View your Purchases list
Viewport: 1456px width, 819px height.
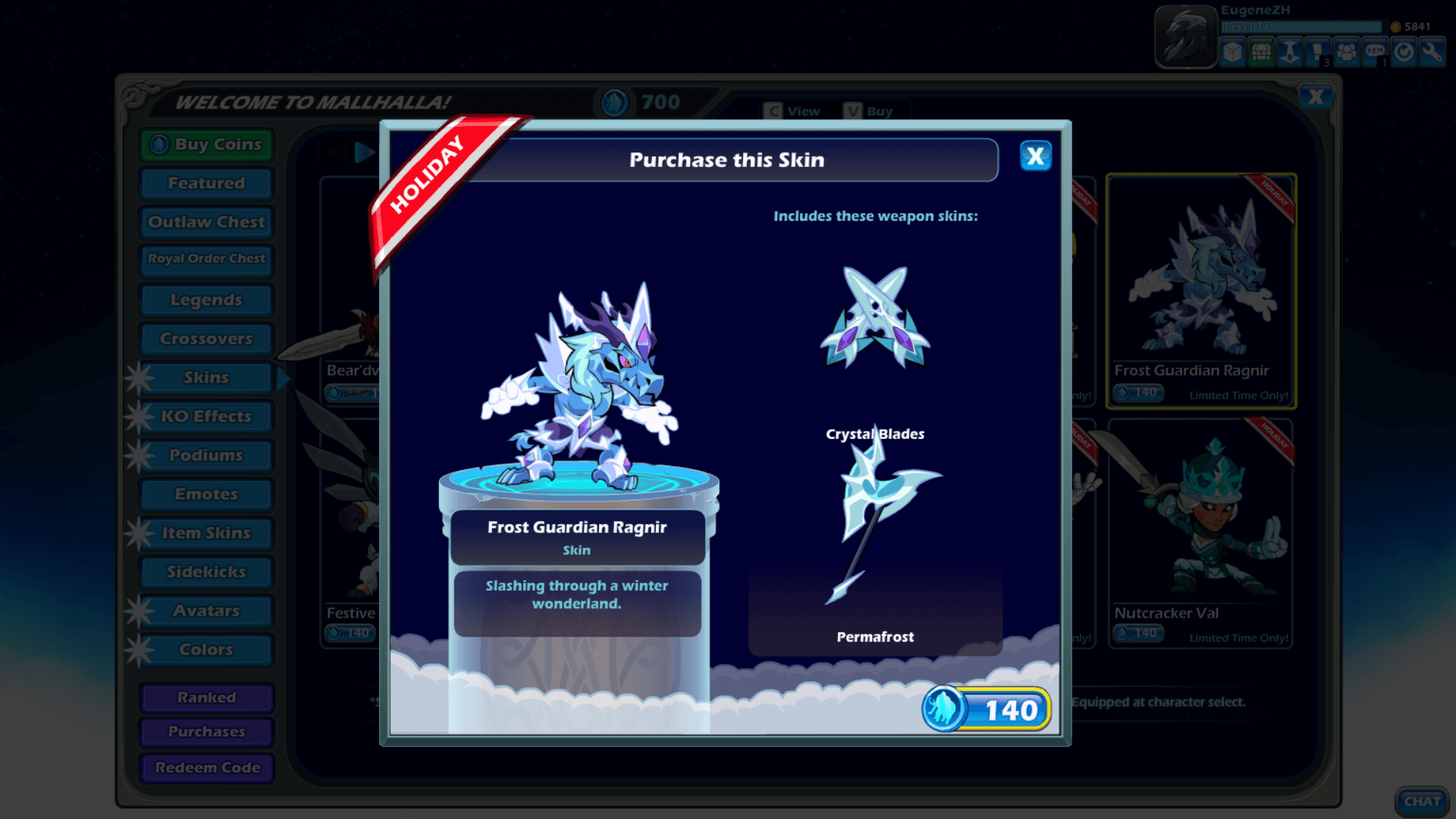tap(206, 732)
